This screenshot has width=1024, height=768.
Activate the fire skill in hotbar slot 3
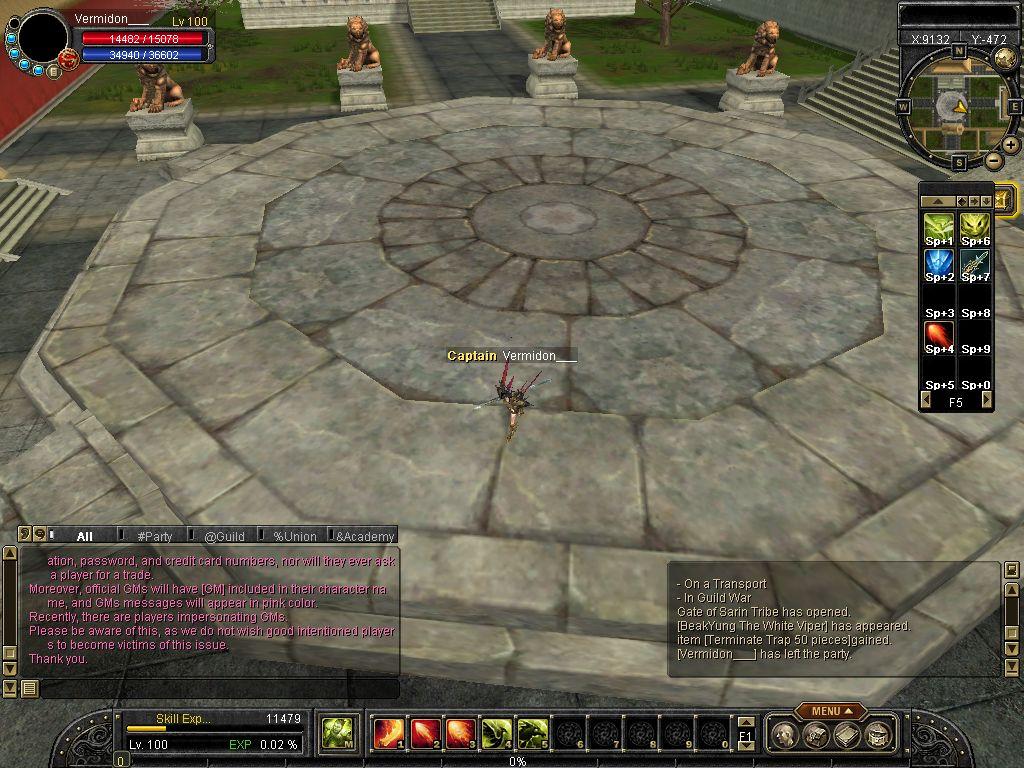pyautogui.click(x=459, y=734)
